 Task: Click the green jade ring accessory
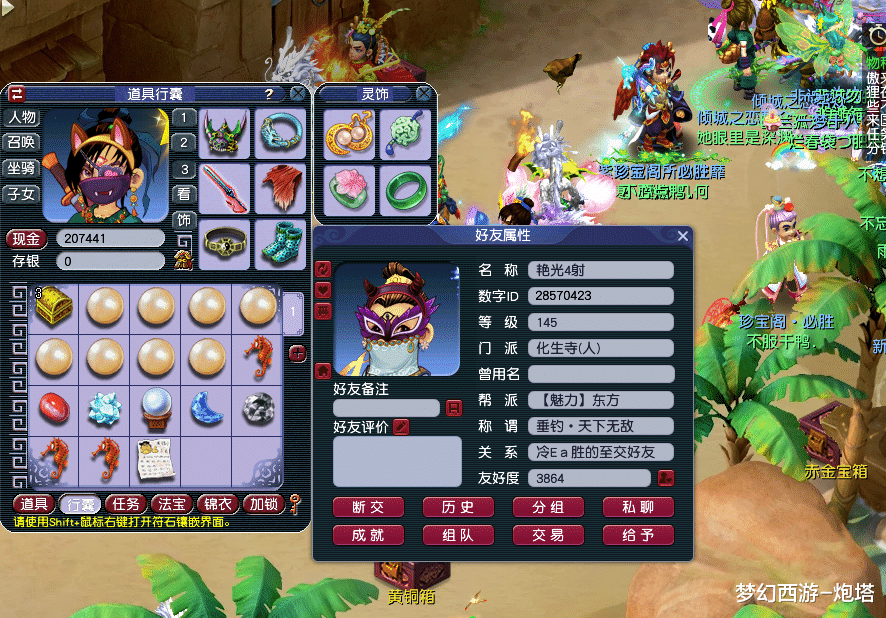pyautogui.click(x=406, y=188)
